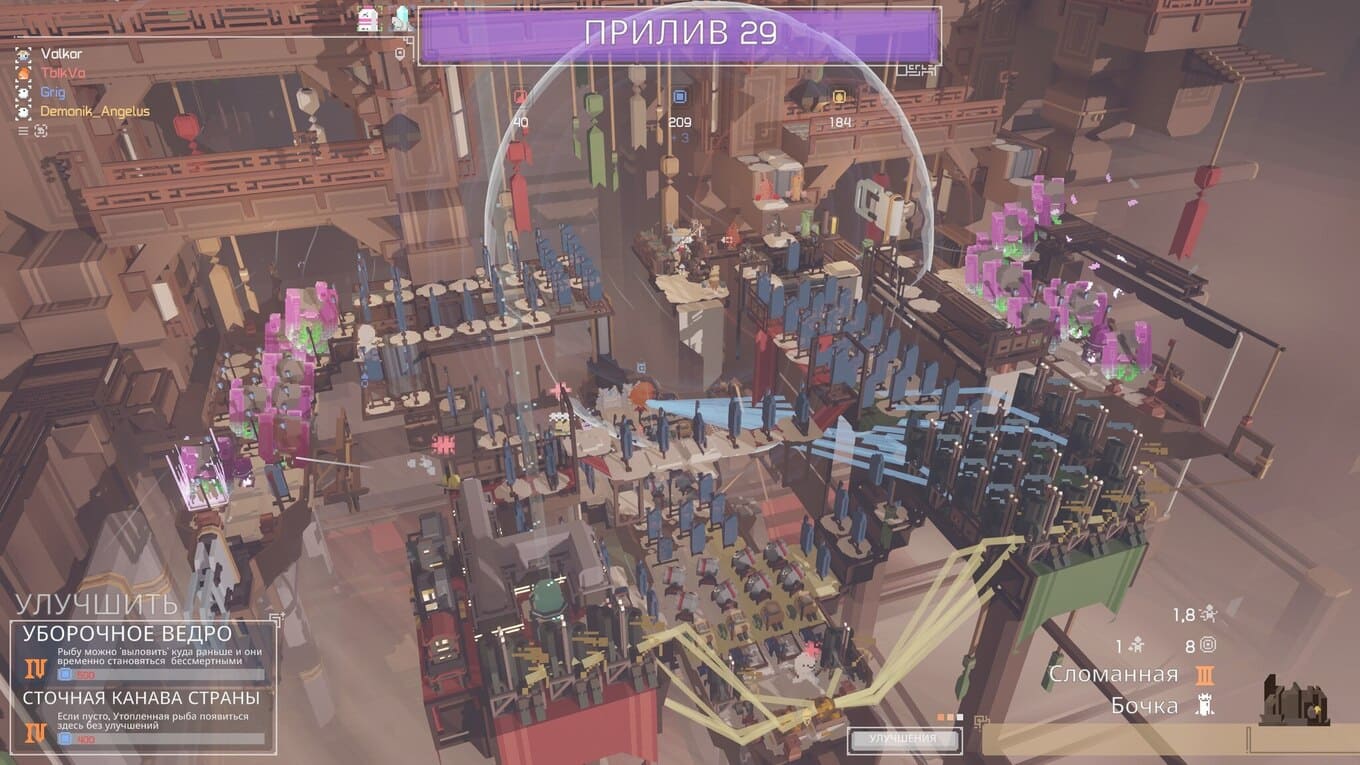Open the three-line menu under player list
Viewport: 1360px width, 765px height.
23,130
